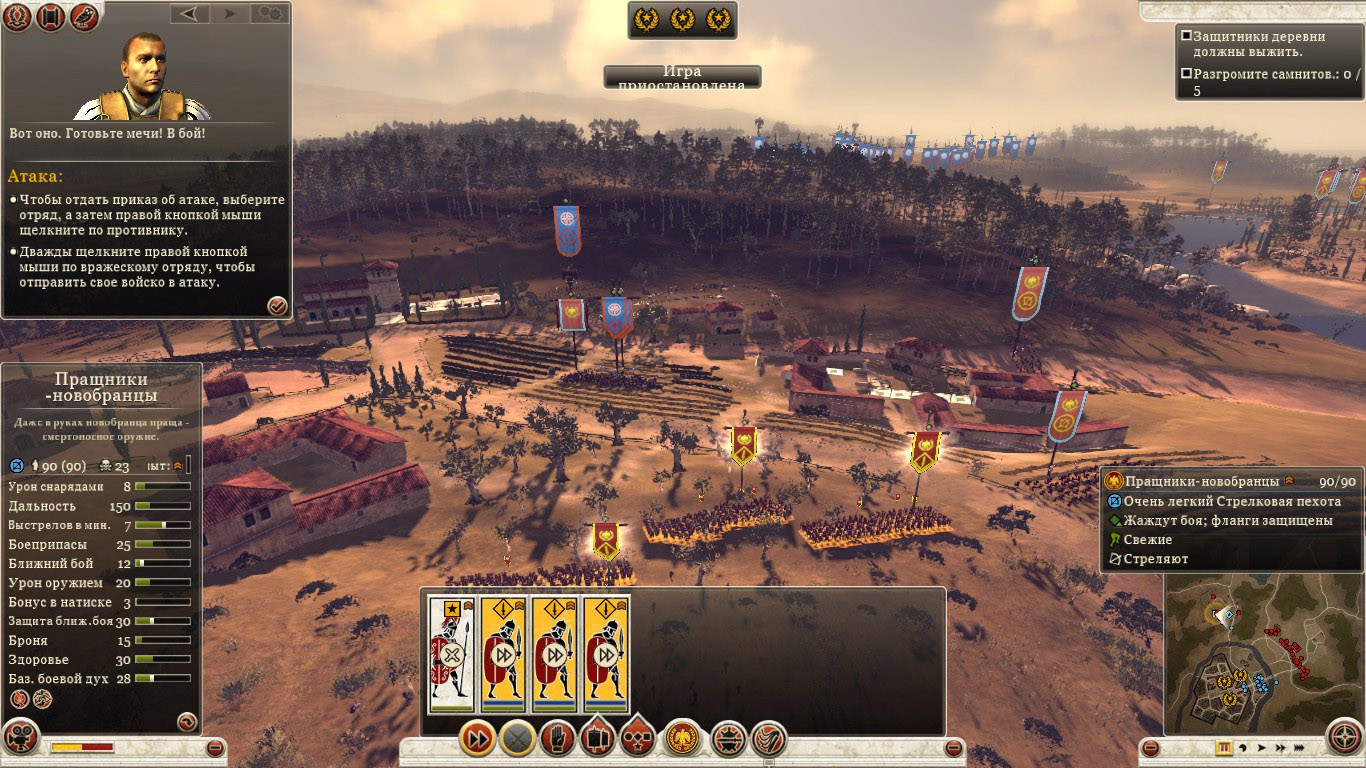This screenshot has width=1366, height=768.
Task: Collapse the minimap panel with minus button
Action: coord(1151,747)
